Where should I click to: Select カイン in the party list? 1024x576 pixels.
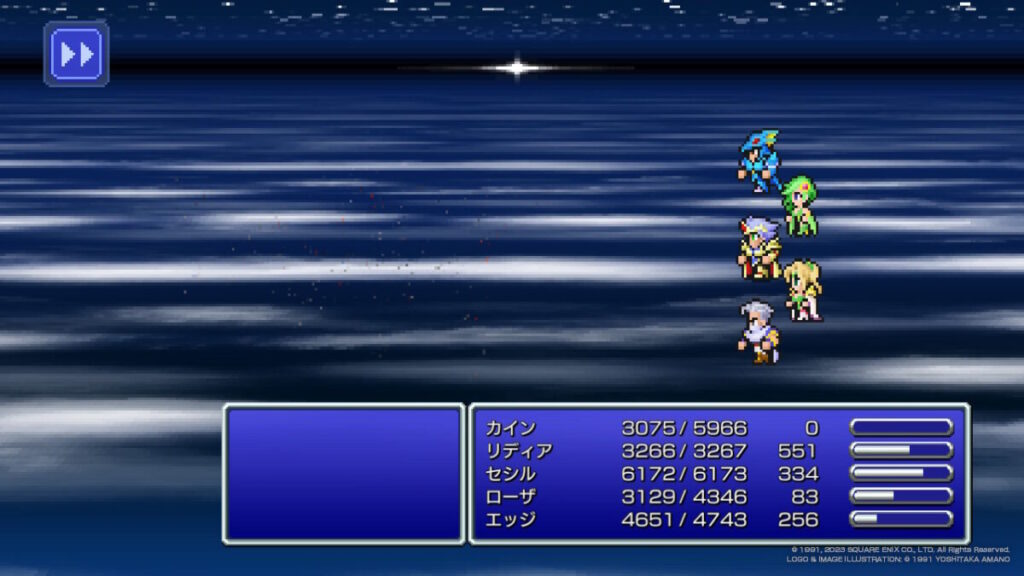[x=511, y=428]
